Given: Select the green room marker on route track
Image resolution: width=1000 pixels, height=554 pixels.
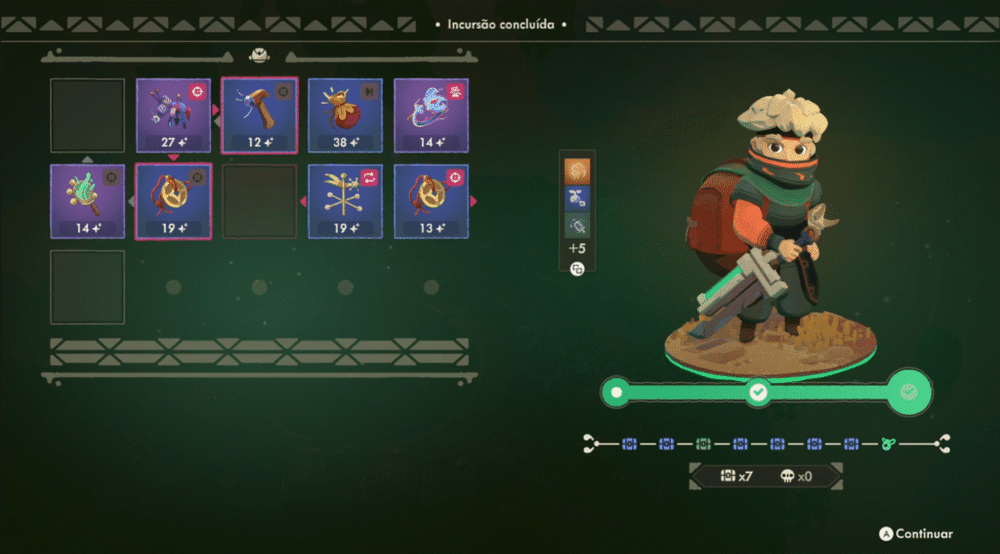Looking at the screenshot, I should tap(703, 443).
